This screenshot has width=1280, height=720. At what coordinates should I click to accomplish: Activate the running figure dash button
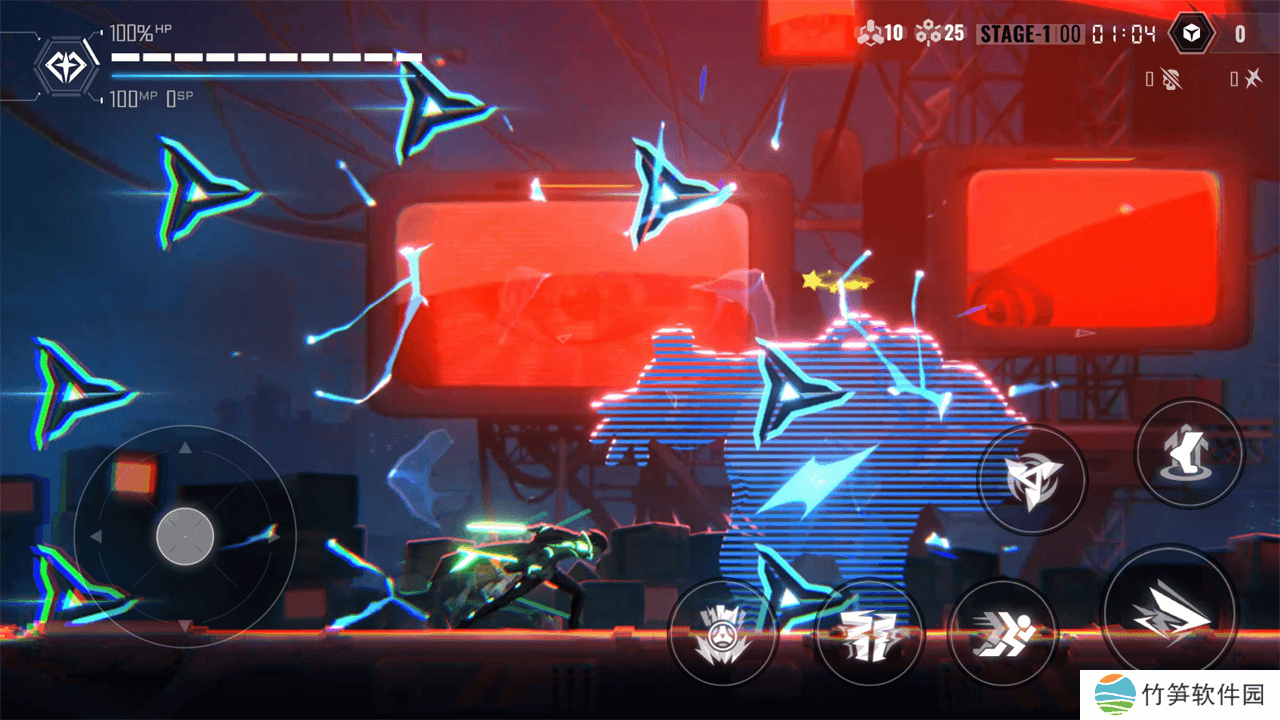[x=1002, y=633]
